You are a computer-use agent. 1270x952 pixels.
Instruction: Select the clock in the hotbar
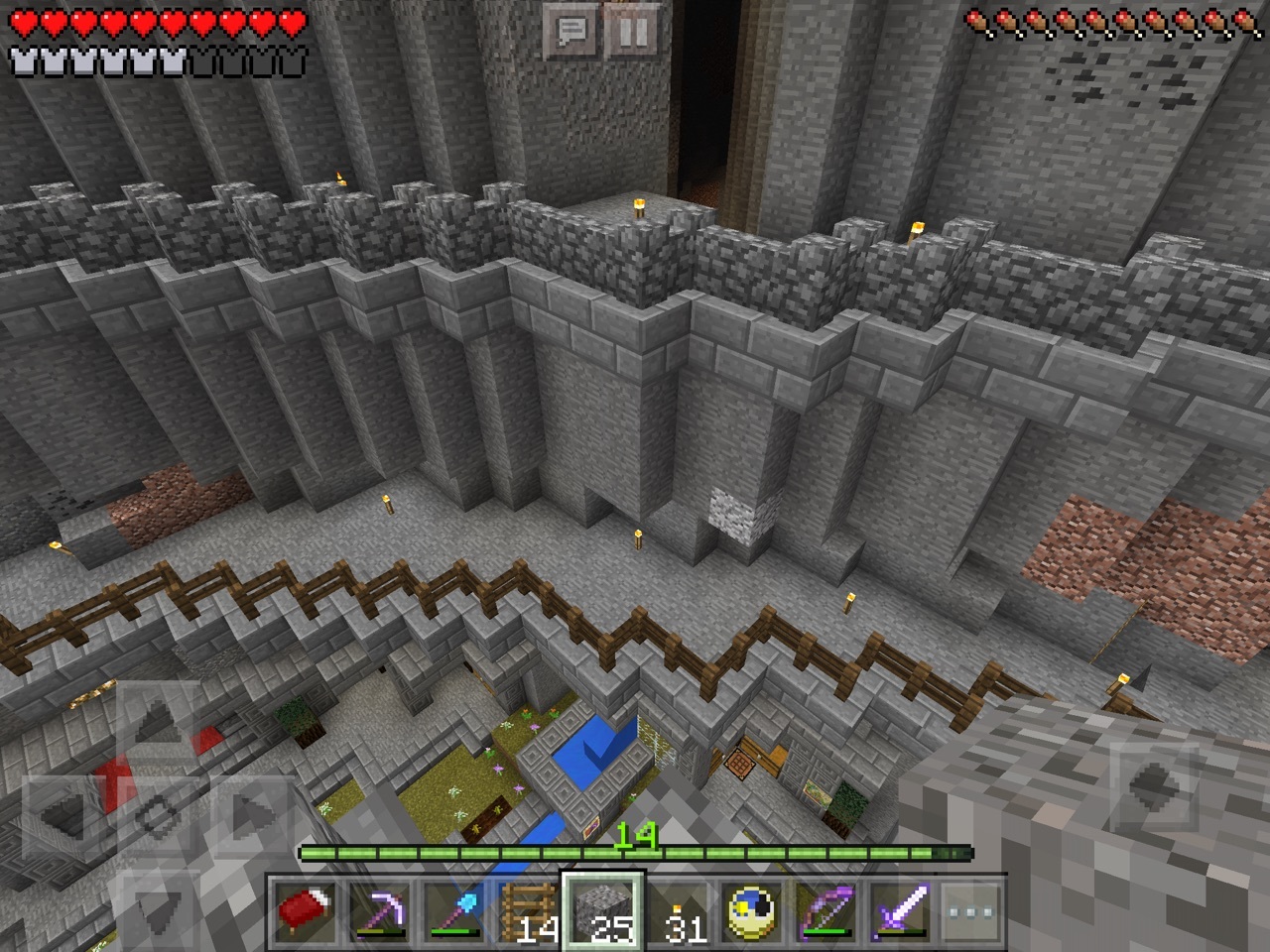(753, 909)
